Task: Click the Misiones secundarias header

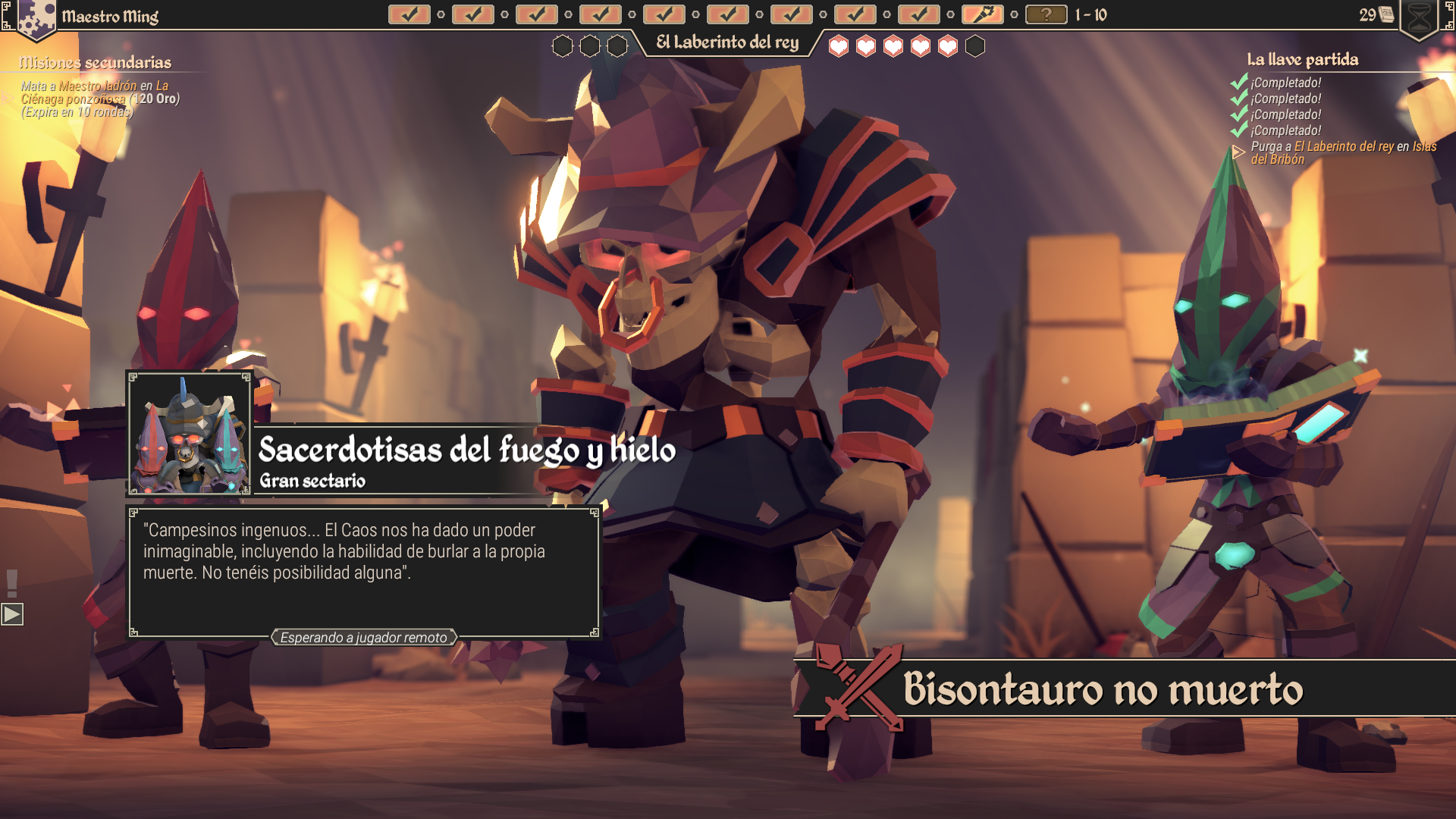Action: coord(96,62)
